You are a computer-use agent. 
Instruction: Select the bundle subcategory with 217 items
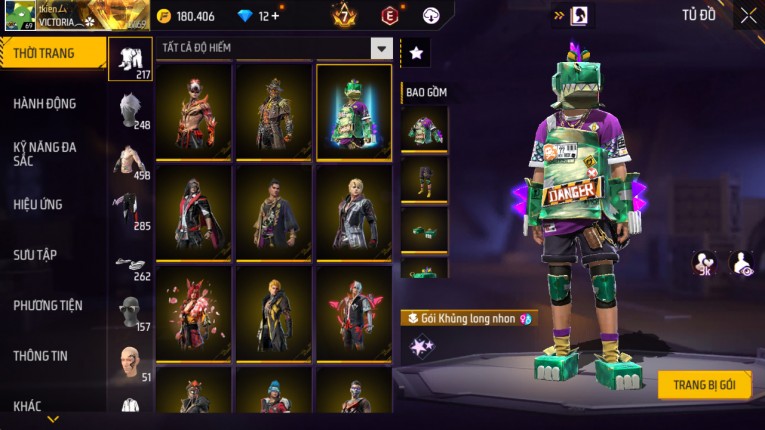coord(131,59)
